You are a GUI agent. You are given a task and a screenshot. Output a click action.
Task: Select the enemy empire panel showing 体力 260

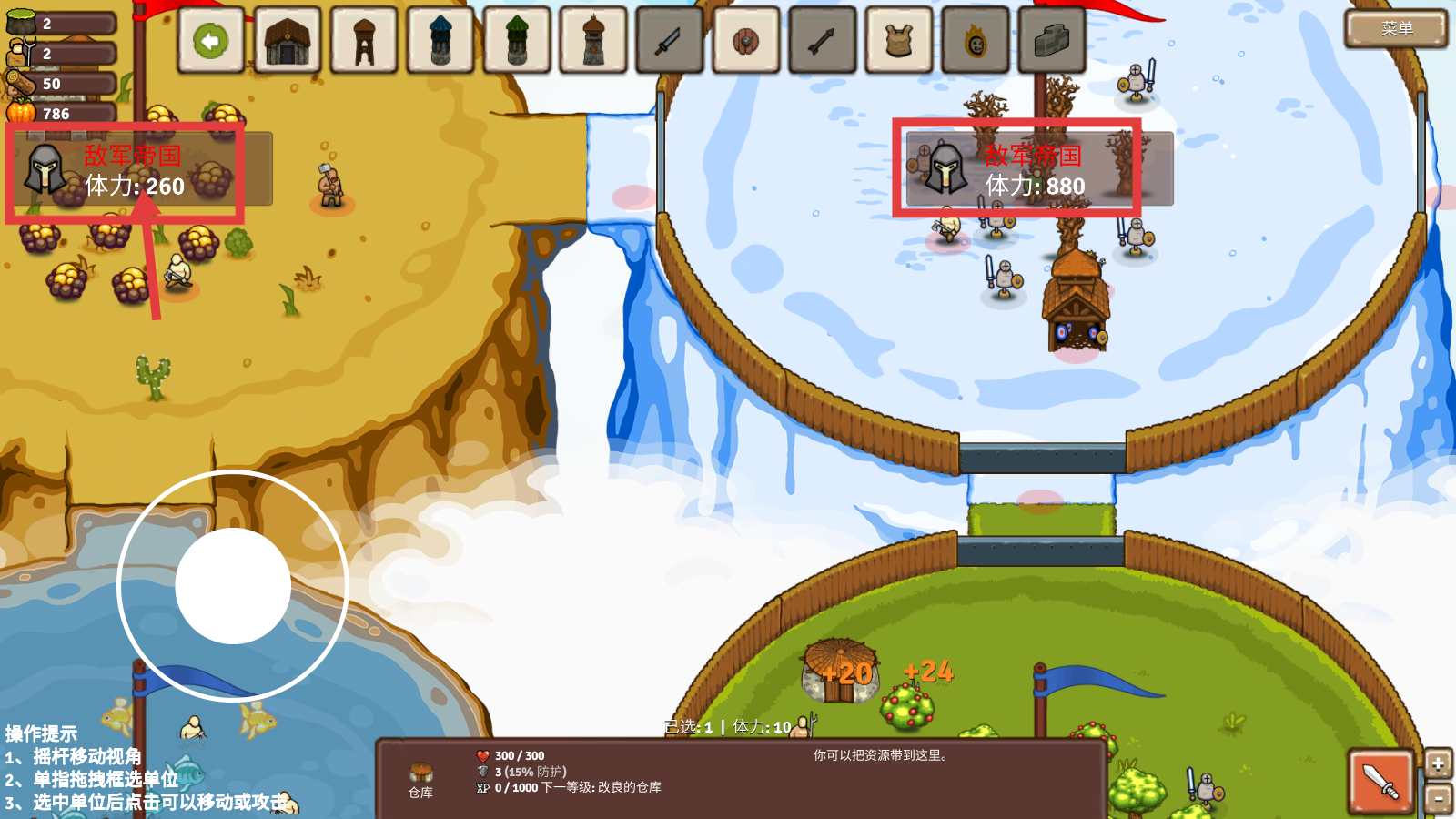click(138, 169)
